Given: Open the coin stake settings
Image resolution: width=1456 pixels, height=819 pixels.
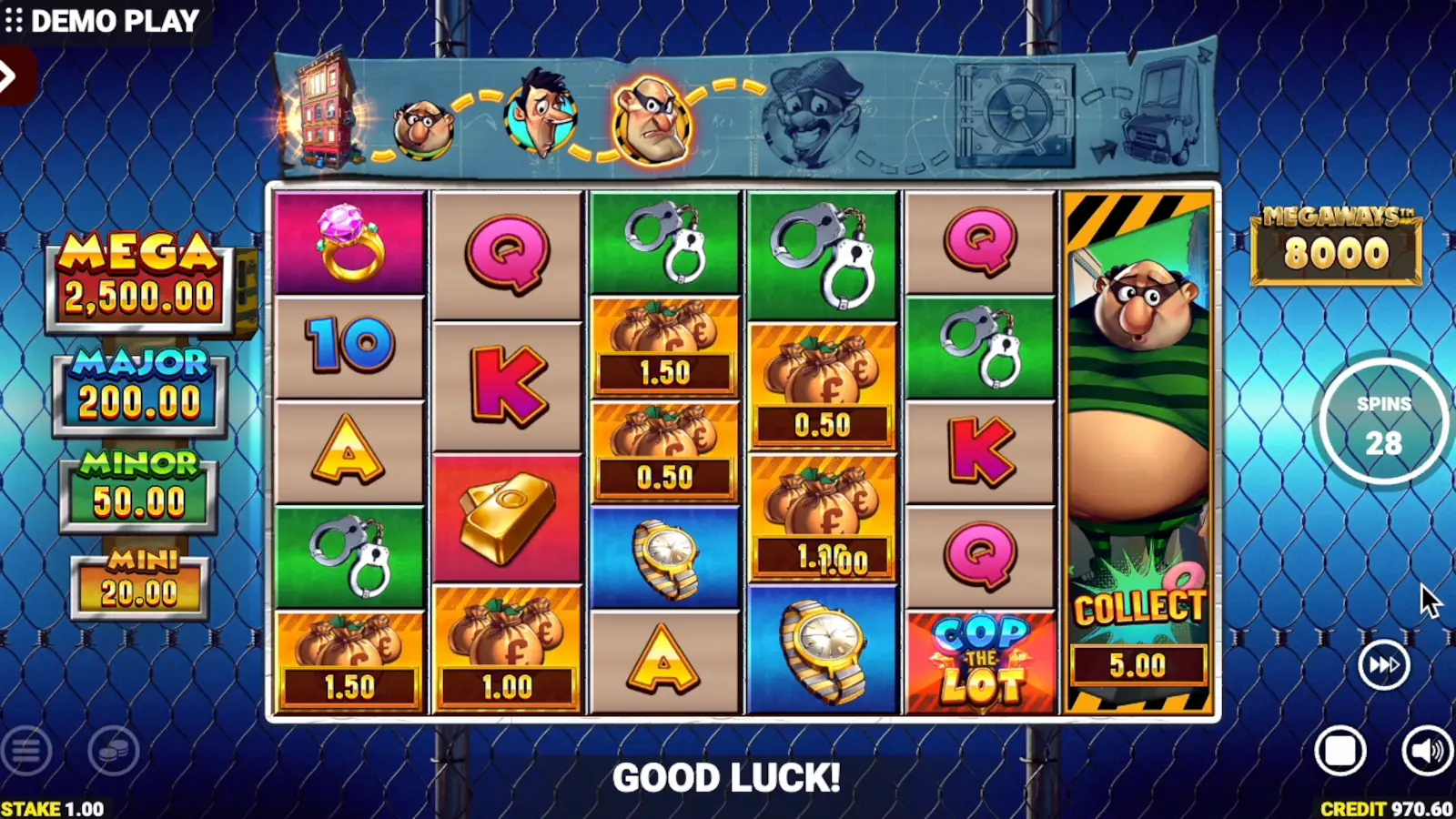Looking at the screenshot, I should tap(114, 752).
